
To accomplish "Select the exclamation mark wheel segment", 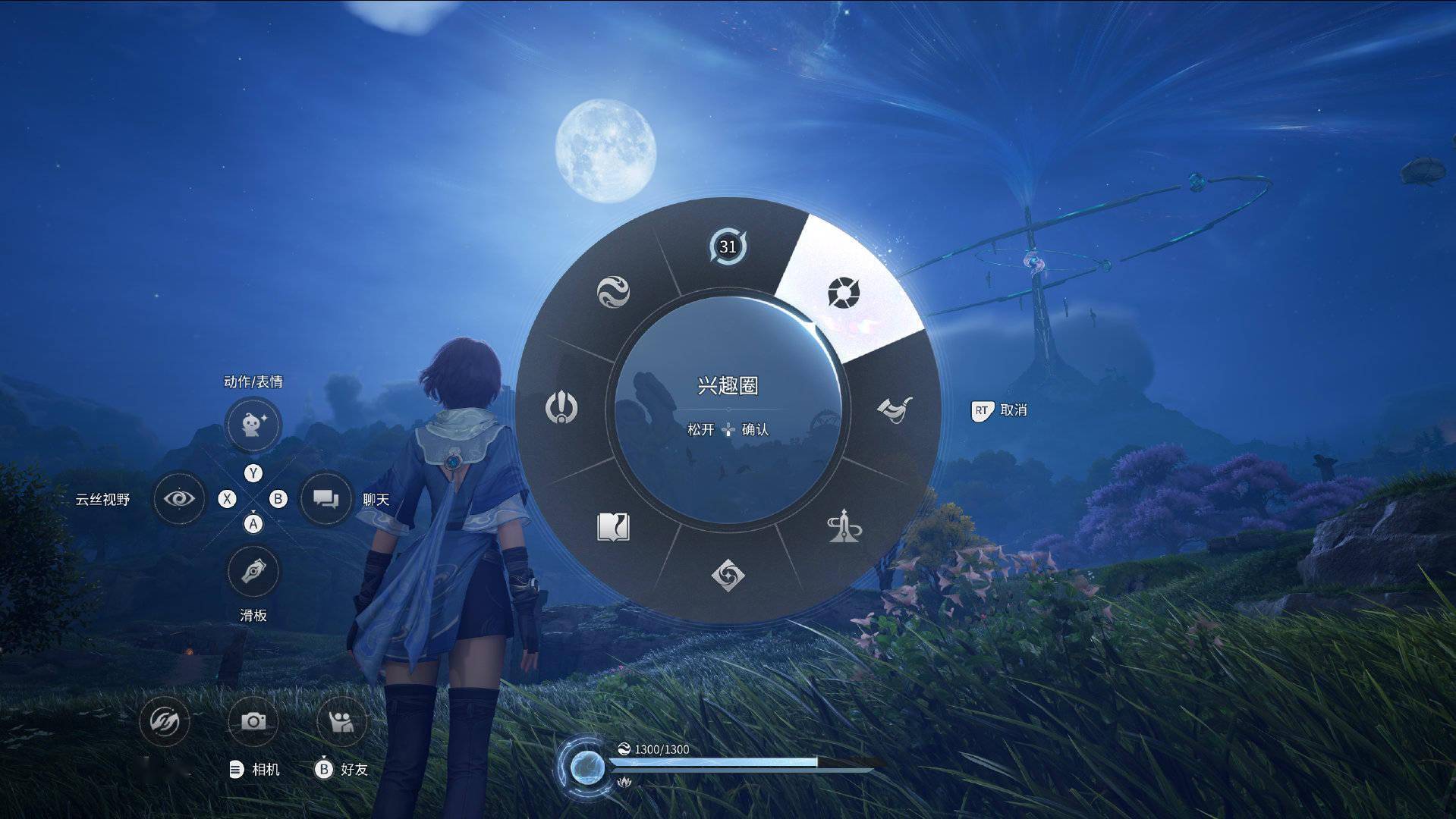I will pos(561,408).
